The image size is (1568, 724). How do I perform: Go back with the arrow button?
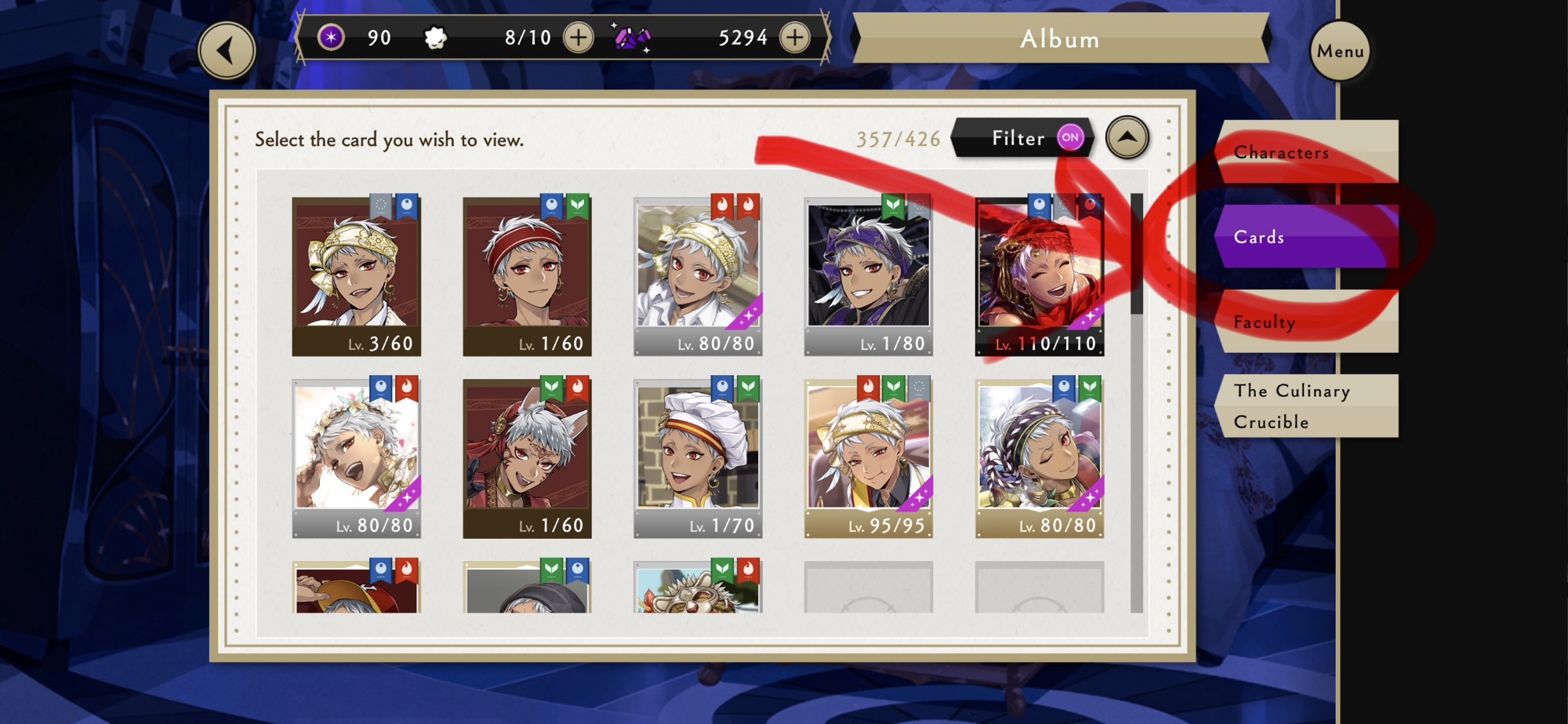227,51
